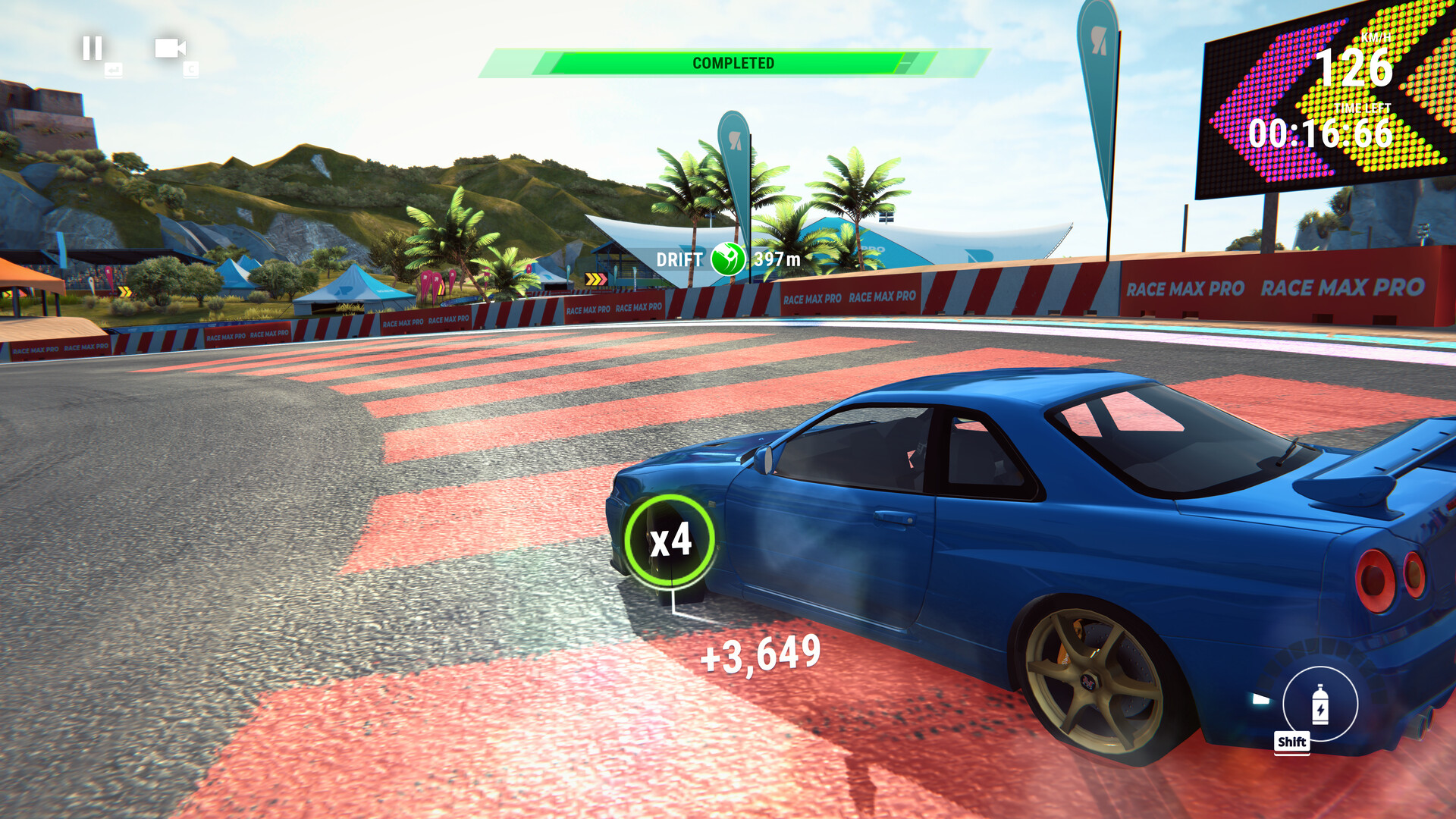Pause the race

[x=93, y=49]
